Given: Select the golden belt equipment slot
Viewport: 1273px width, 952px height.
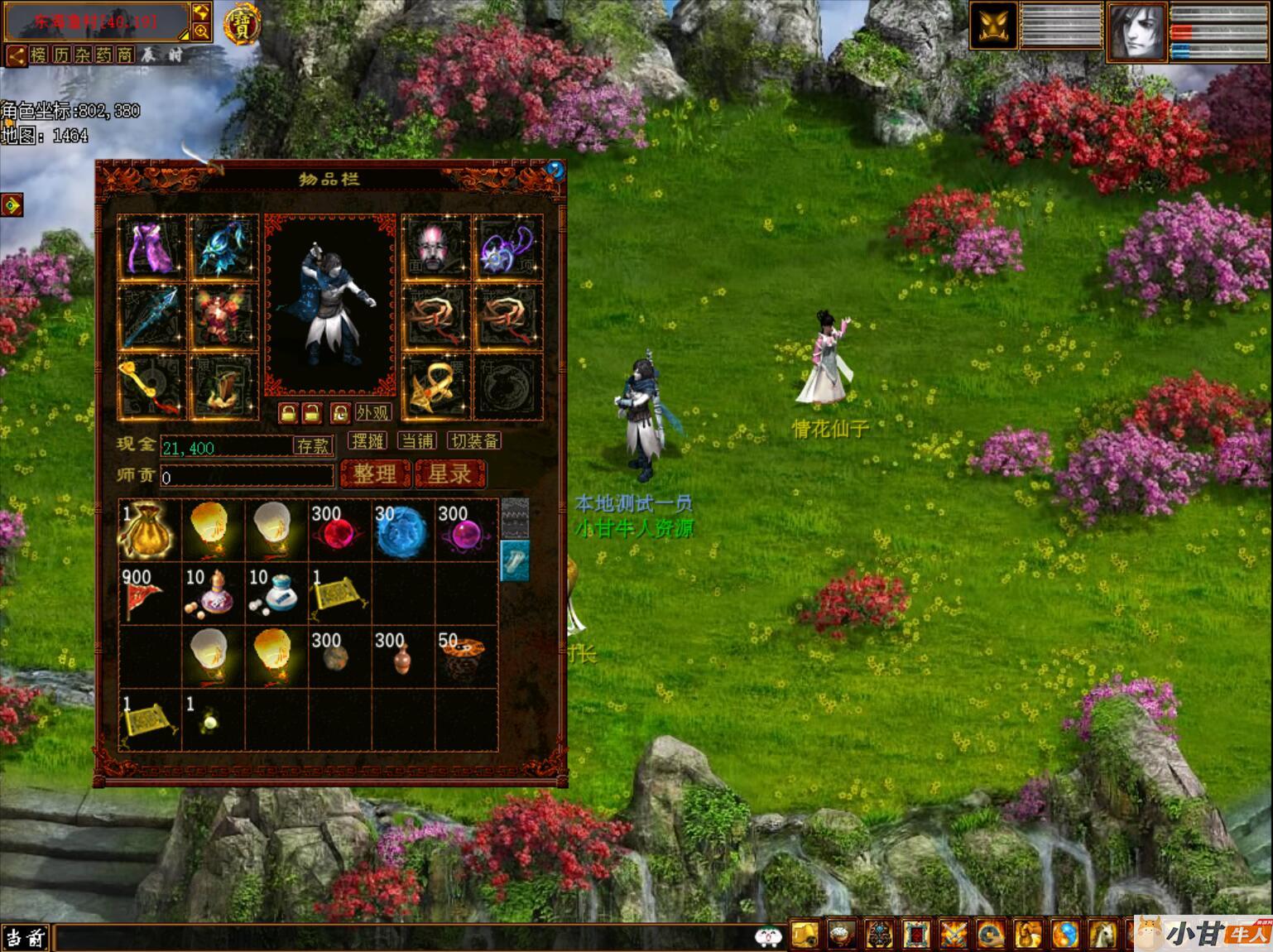Looking at the screenshot, I should click(x=435, y=387).
